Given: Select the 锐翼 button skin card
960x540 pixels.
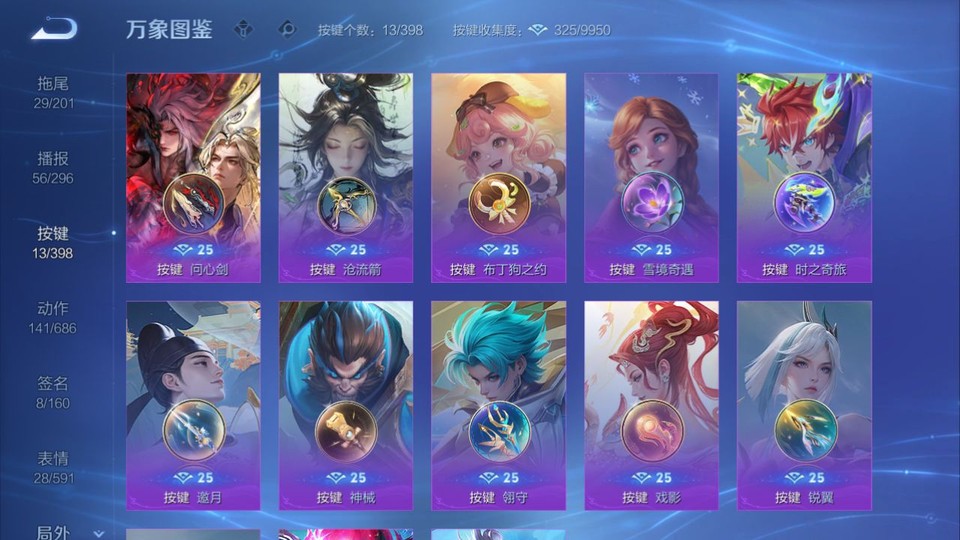Looking at the screenshot, I should pos(804,406).
